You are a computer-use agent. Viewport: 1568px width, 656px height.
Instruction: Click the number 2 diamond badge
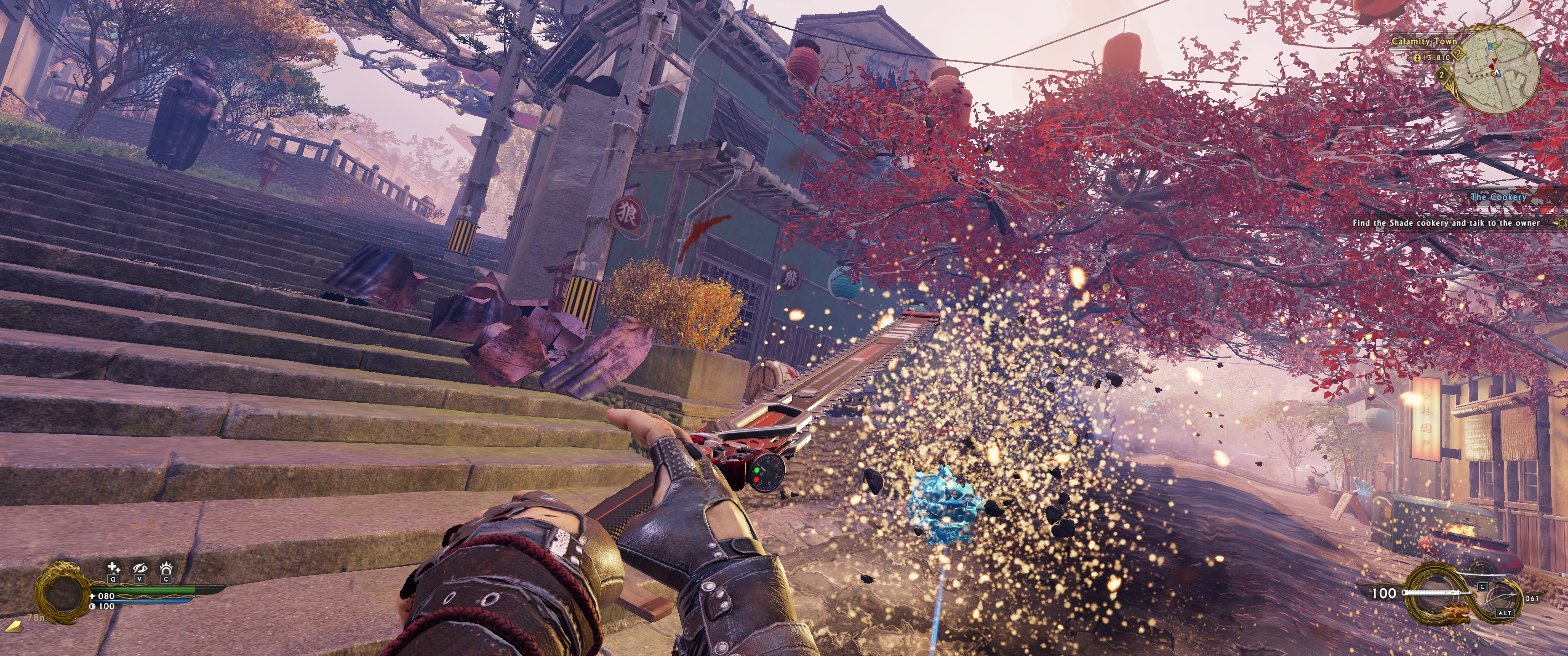tap(1441, 75)
